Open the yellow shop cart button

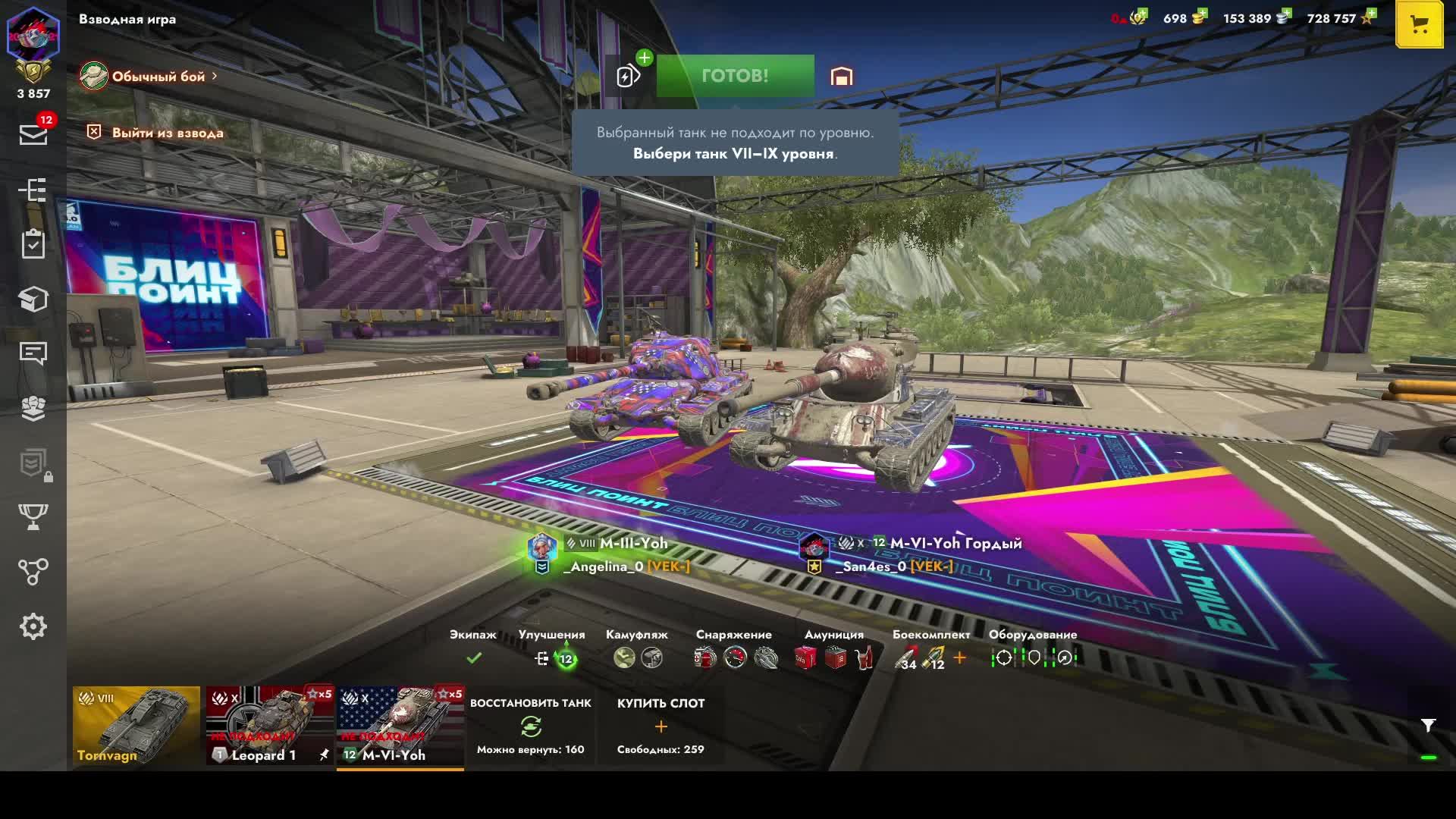pyautogui.click(x=1418, y=24)
